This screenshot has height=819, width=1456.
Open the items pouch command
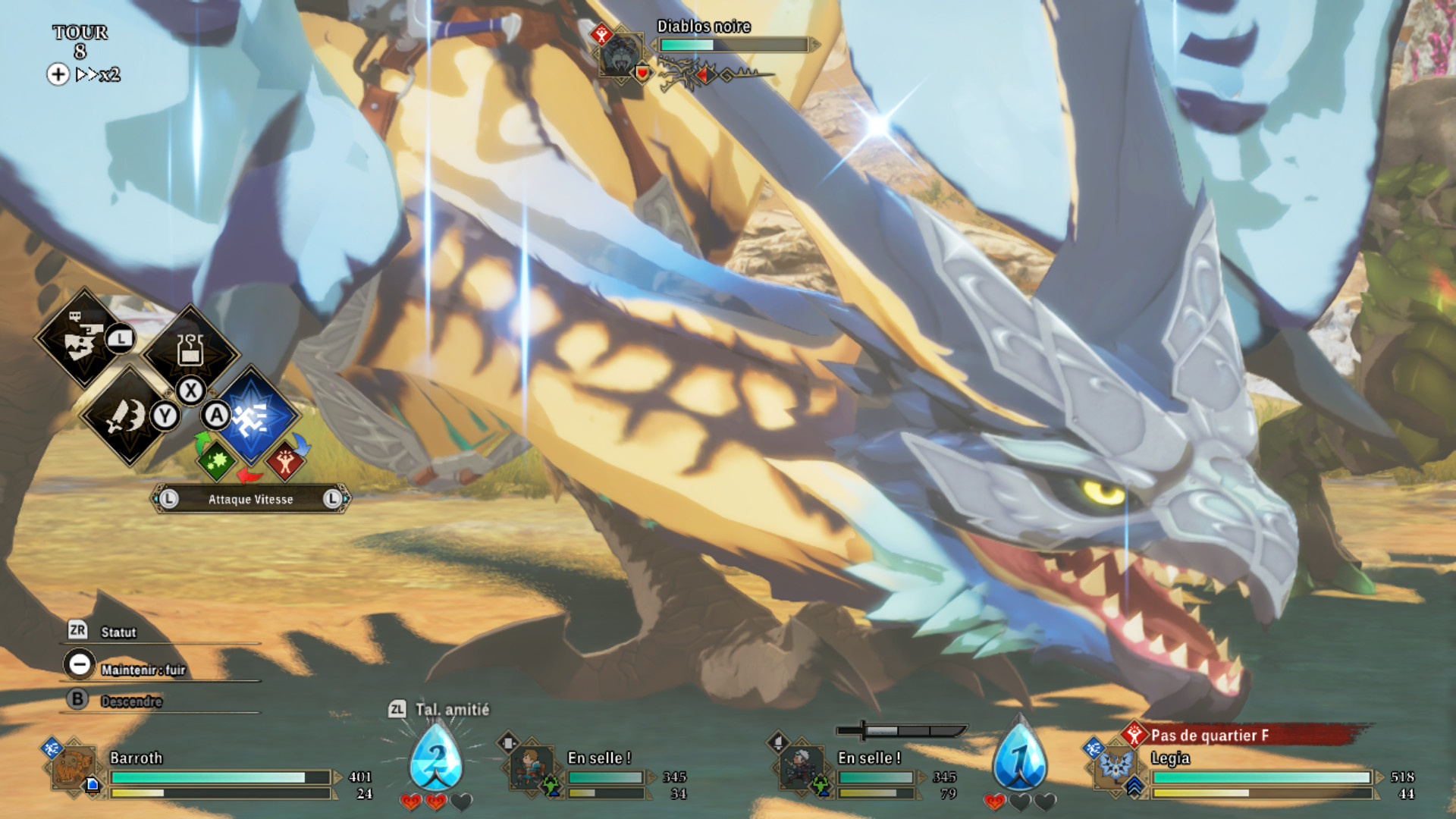point(190,351)
